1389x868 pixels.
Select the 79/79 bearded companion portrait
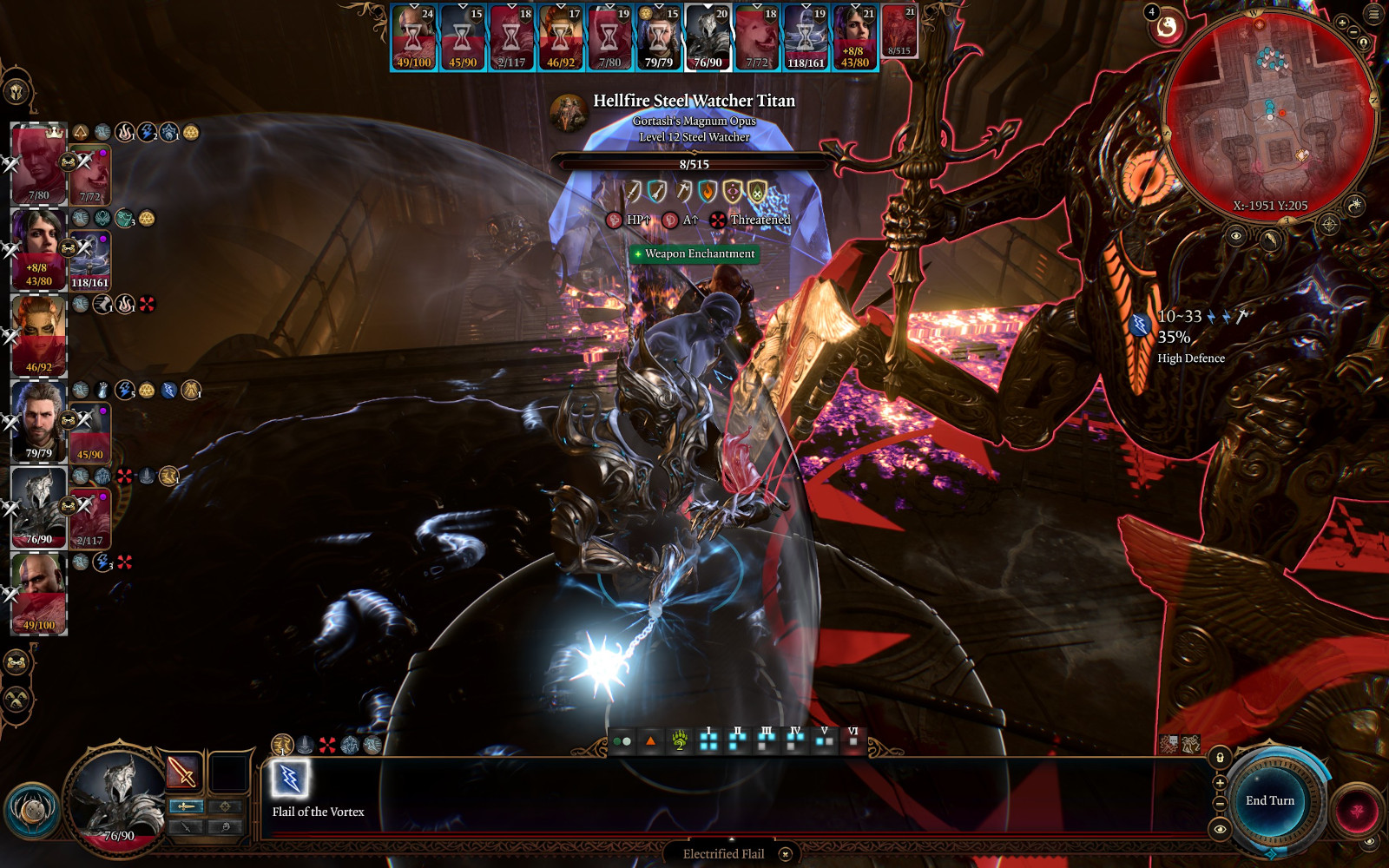pyautogui.click(x=39, y=422)
